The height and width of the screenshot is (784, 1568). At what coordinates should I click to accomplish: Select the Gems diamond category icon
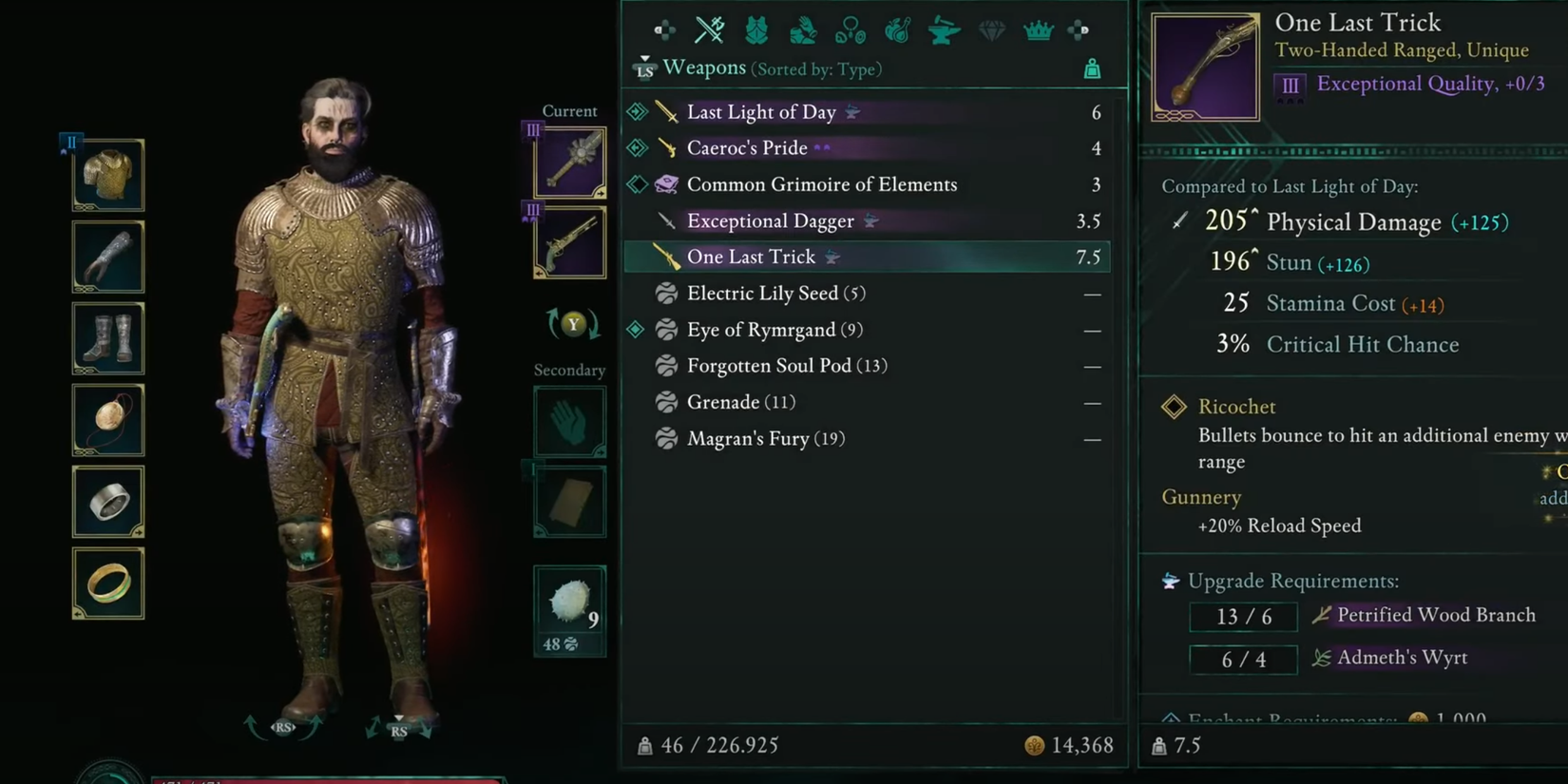990,29
